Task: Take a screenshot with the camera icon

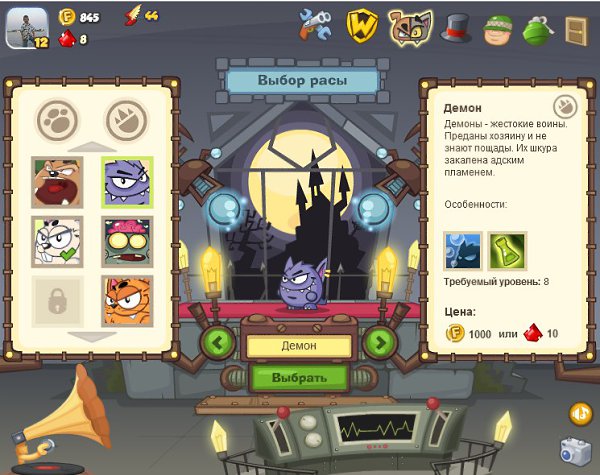Action: [574, 451]
